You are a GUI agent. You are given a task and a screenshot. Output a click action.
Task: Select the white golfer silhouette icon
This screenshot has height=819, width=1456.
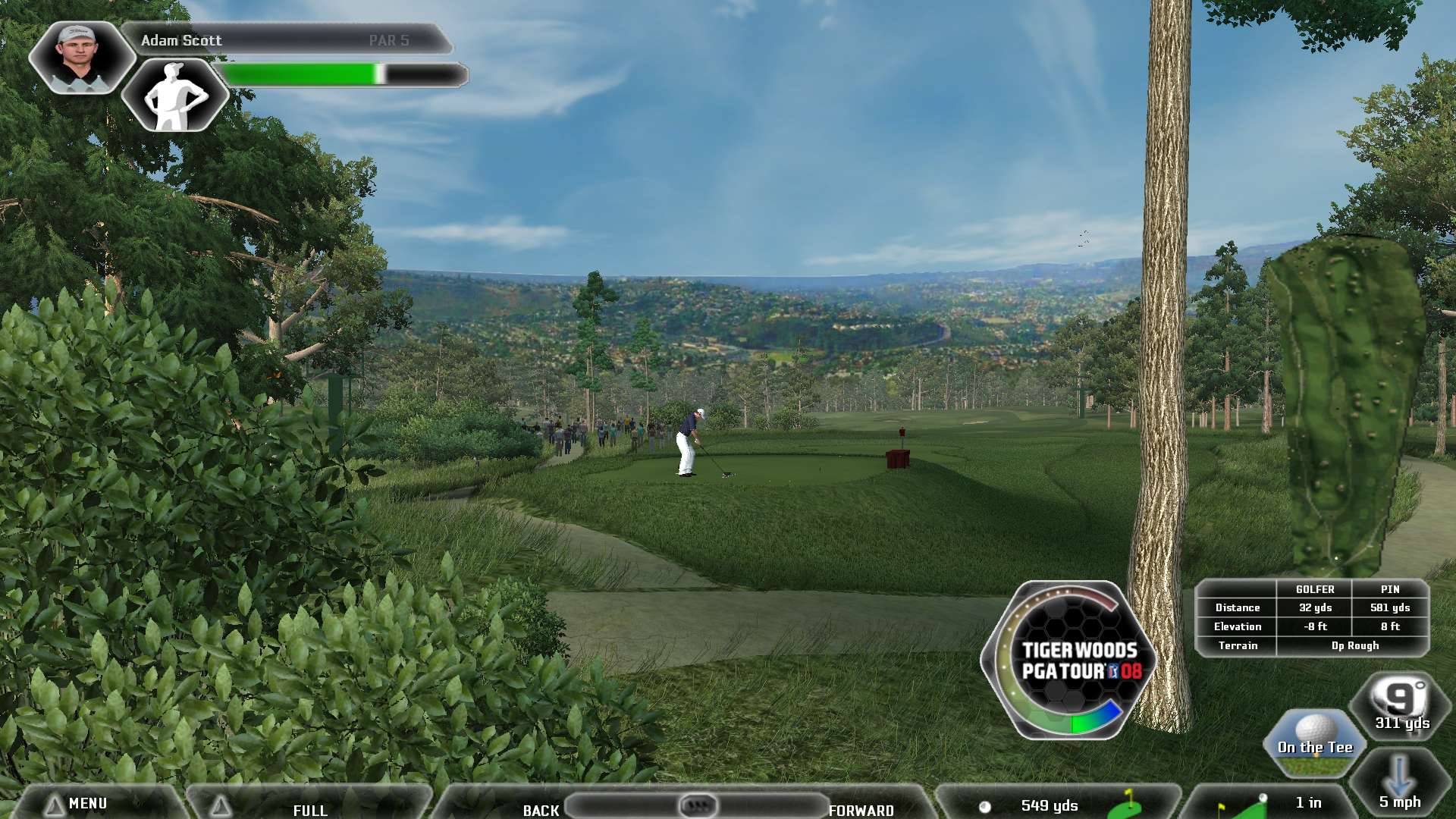[x=176, y=96]
